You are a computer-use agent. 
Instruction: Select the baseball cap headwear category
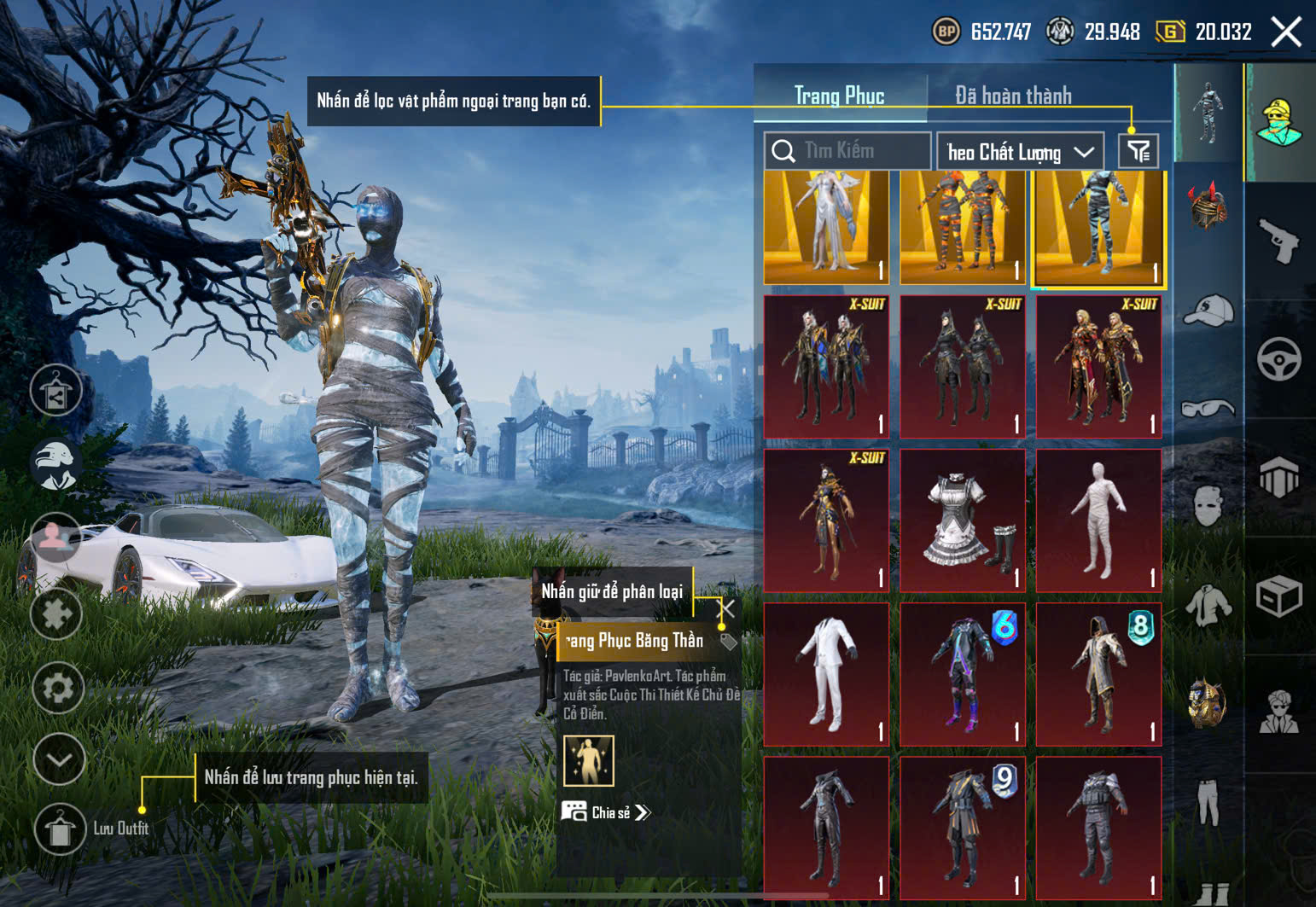pyautogui.click(x=1208, y=311)
